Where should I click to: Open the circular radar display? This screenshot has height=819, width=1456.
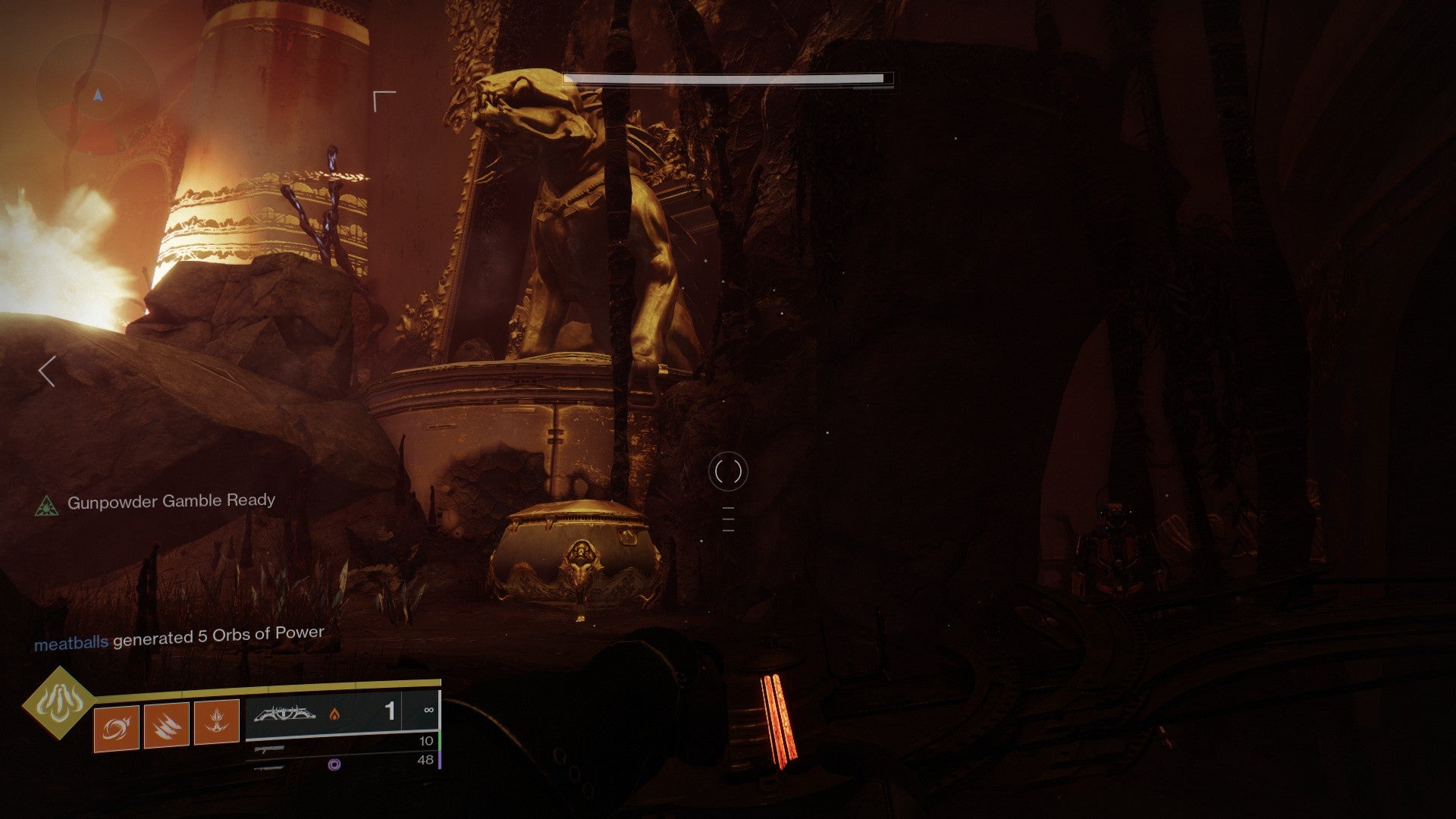pos(96,96)
